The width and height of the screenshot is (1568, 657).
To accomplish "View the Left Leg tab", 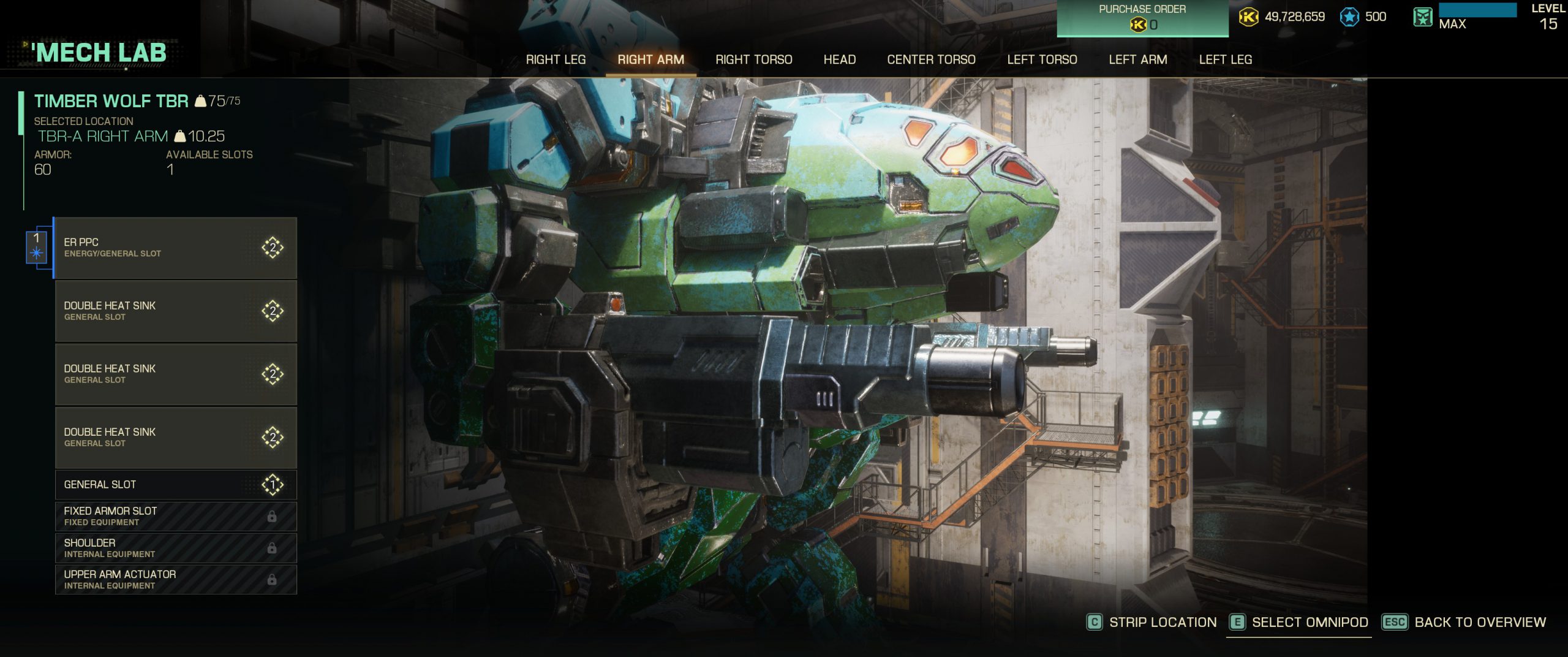I will pyautogui.click(x=1225, y=59).
